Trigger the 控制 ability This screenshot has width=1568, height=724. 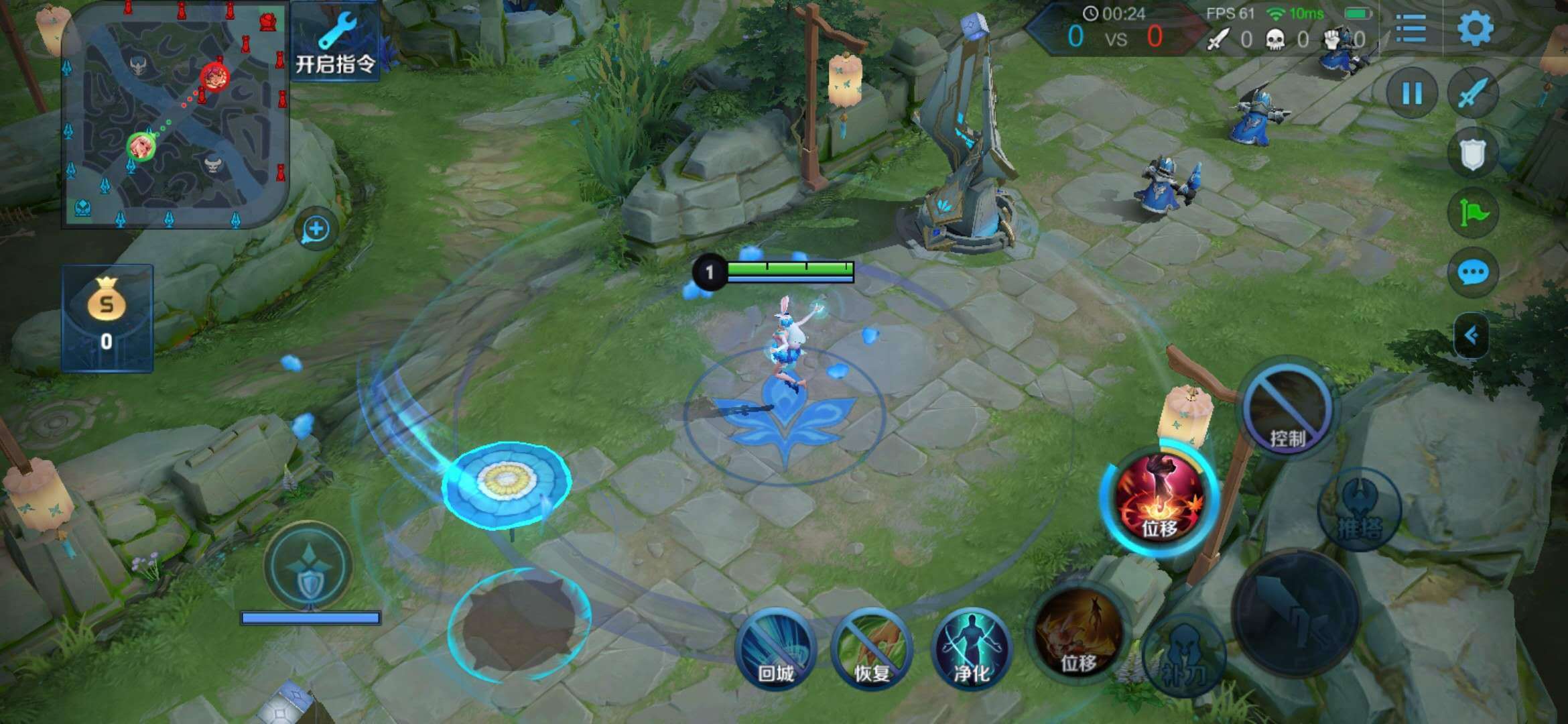(1287, 408)
